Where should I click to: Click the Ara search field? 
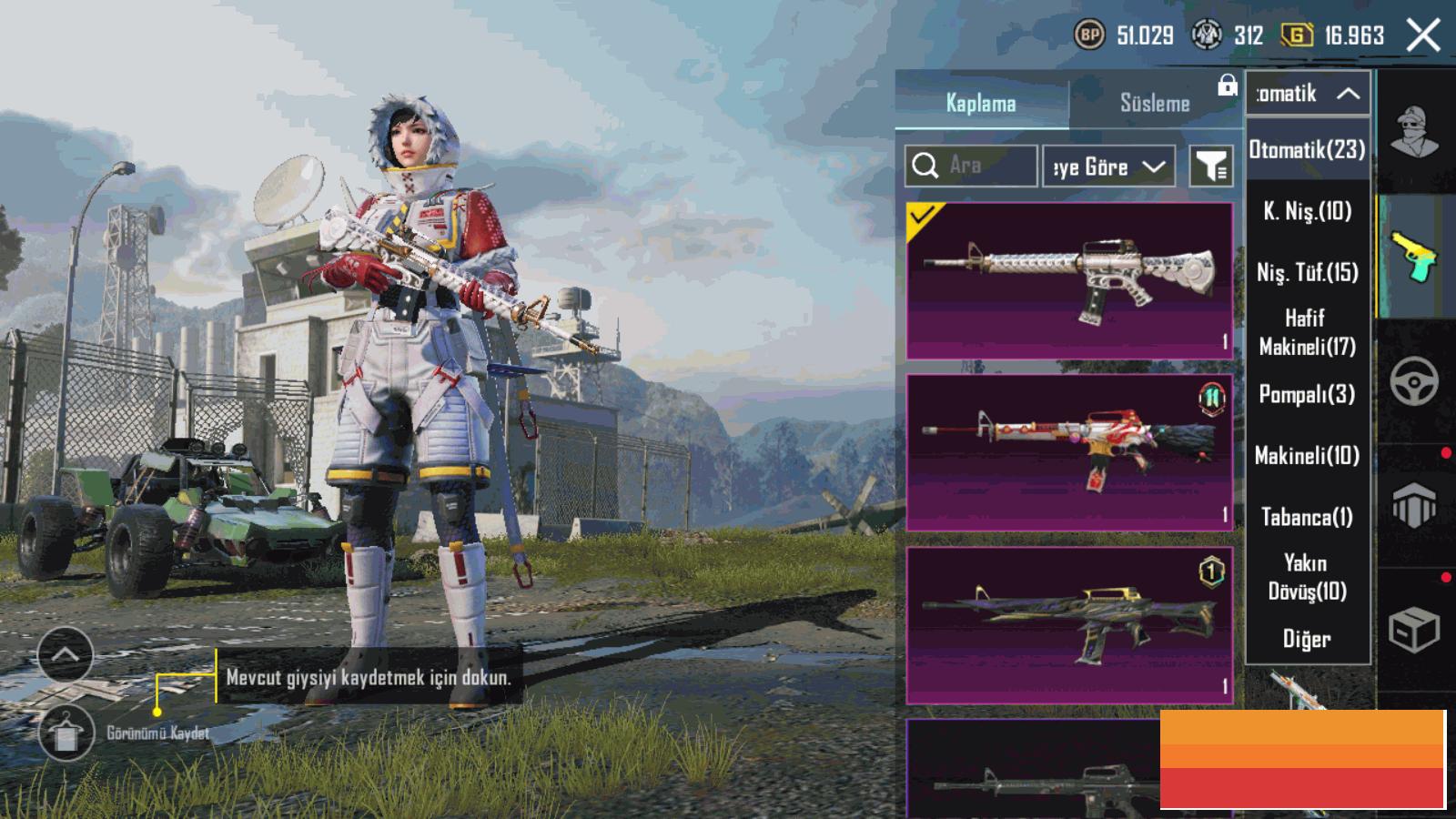pos(971,166)
